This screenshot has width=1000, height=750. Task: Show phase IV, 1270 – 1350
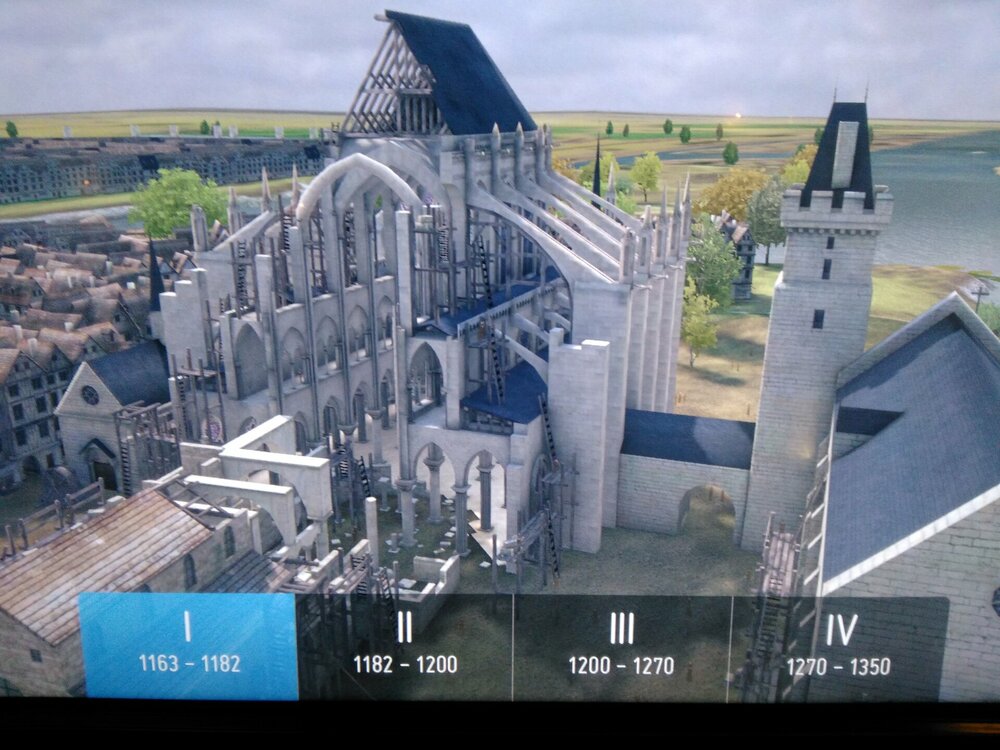pos(840,645)
